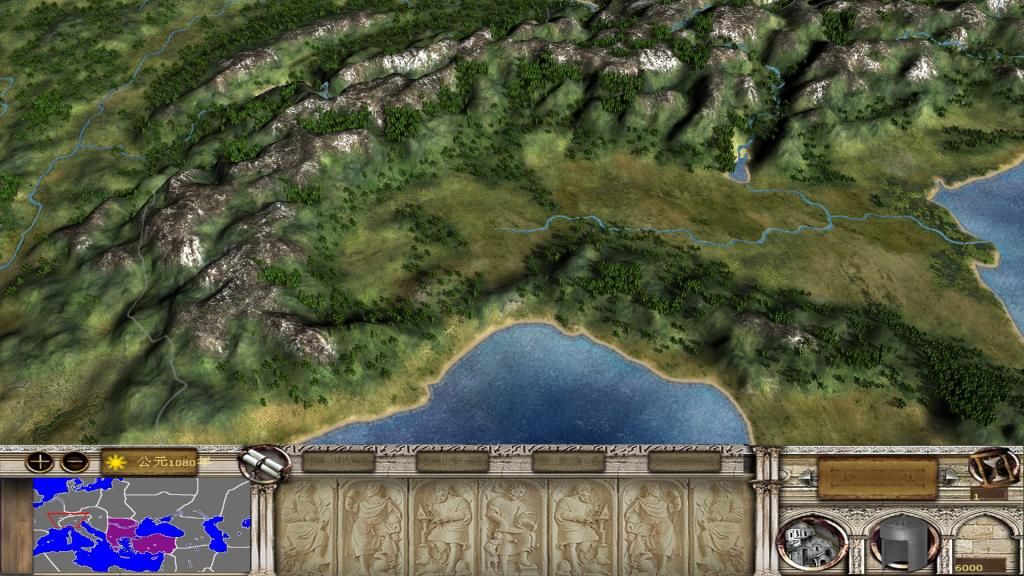Viewport: 1024px width, 576px height.
Task: End the turn with the hourglass button
Action: (x=992, y=468)
